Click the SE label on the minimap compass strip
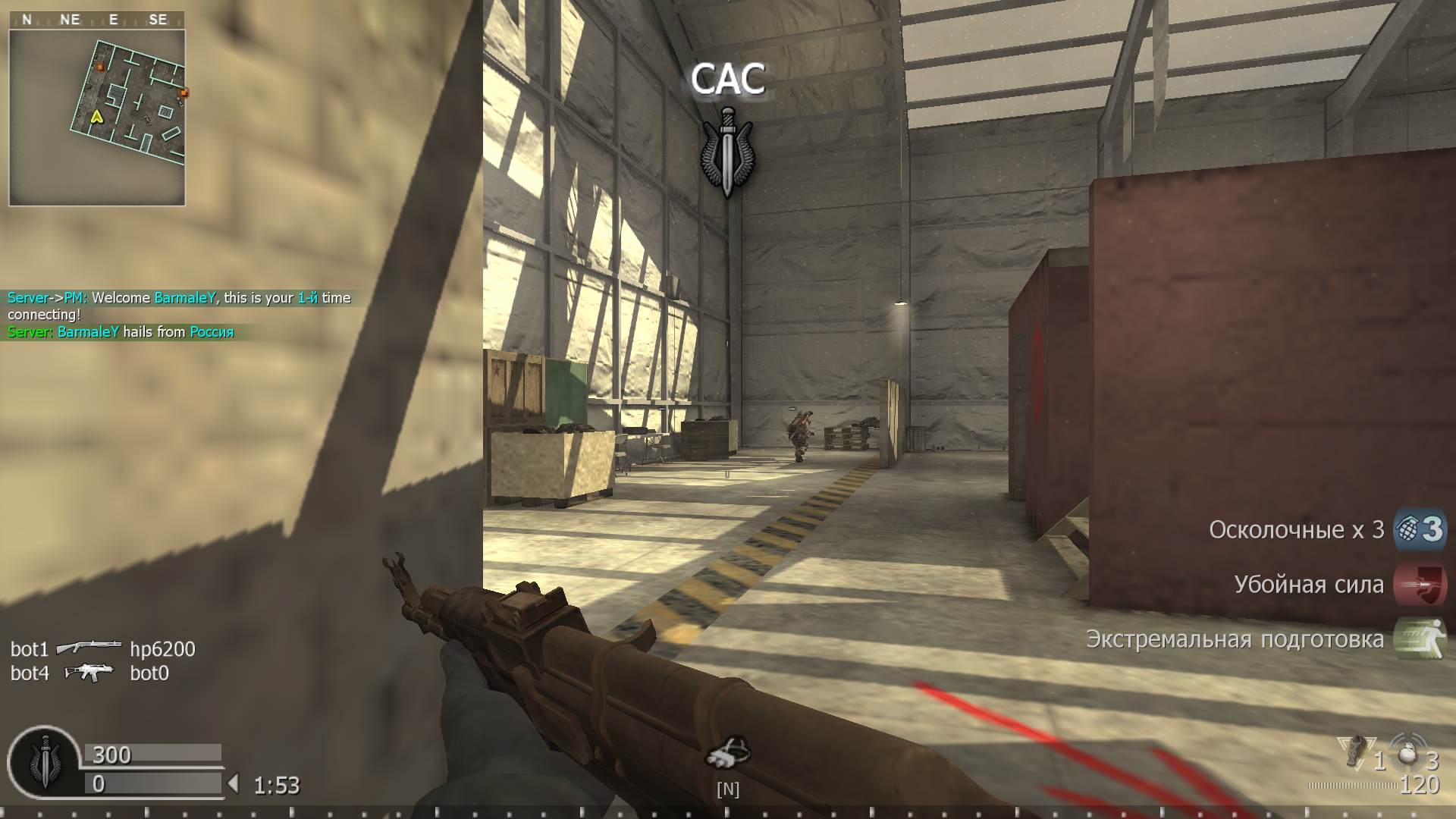The image size is (1456, 819). [158, 19]
